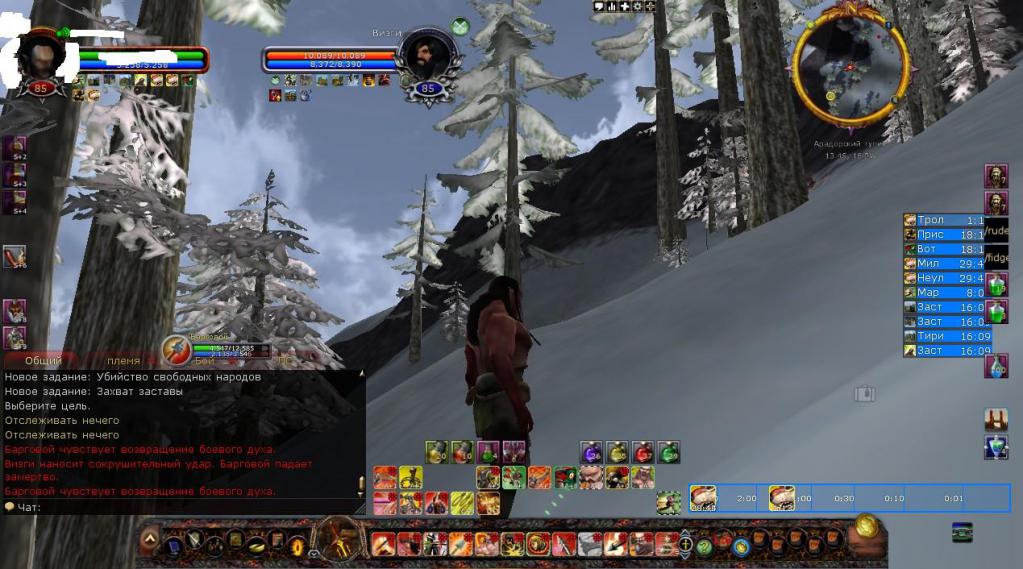This screenshot has width=1023, height=569.
Task: Click the chat bubble icon in top toolbar
Action: click(599, 6)
